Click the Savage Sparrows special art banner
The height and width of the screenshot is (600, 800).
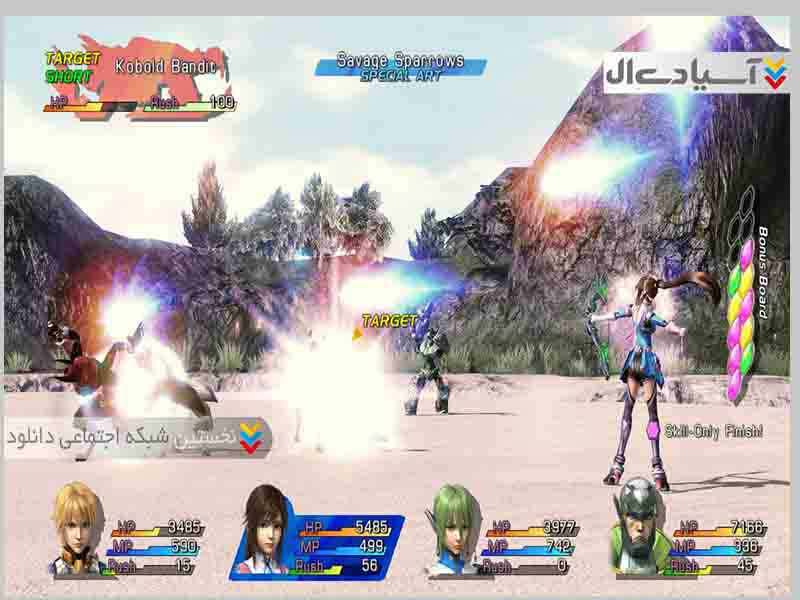click(400, 67)
